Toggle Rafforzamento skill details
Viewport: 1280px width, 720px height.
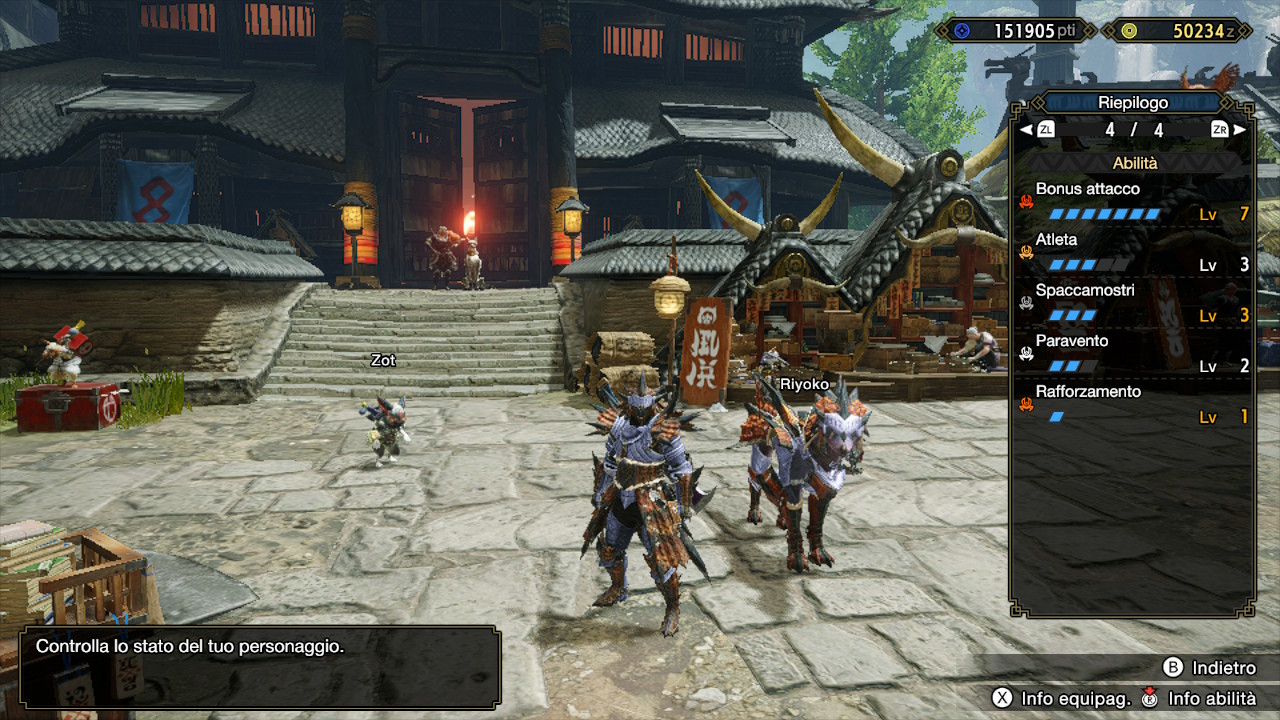click(1090, 391)
